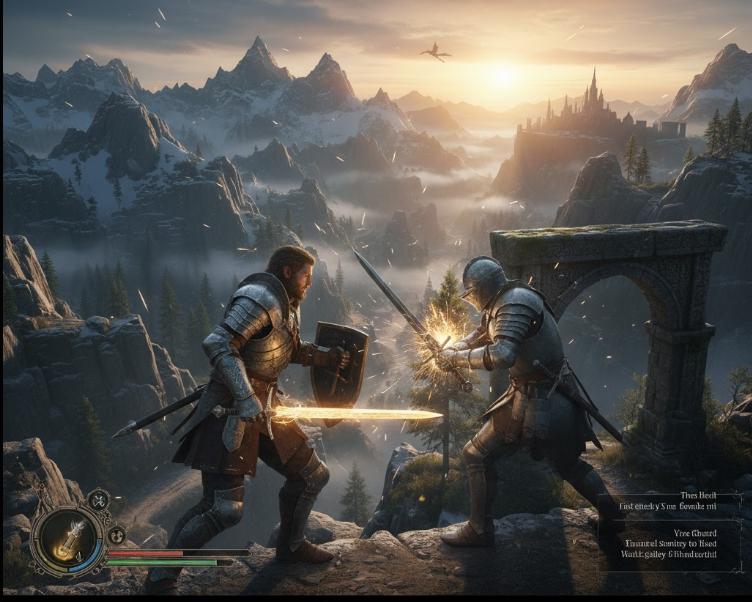This screenshot has height=602, width=752.
Task: Click the crossed swords icon above the medallion
Action: coord(98,500)
